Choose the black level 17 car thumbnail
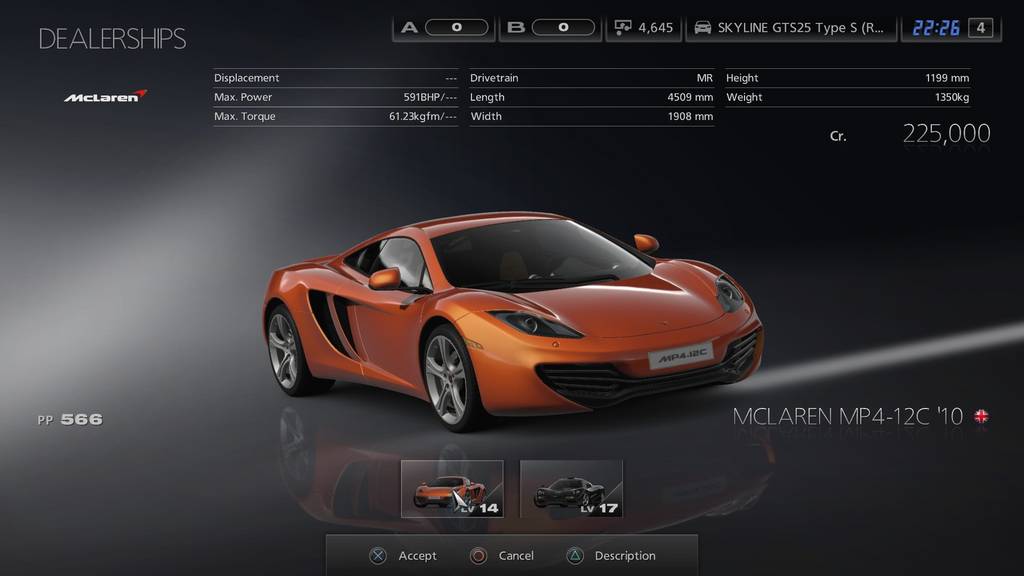Viewport: 1024px width, 576px height. click(571, 489)
